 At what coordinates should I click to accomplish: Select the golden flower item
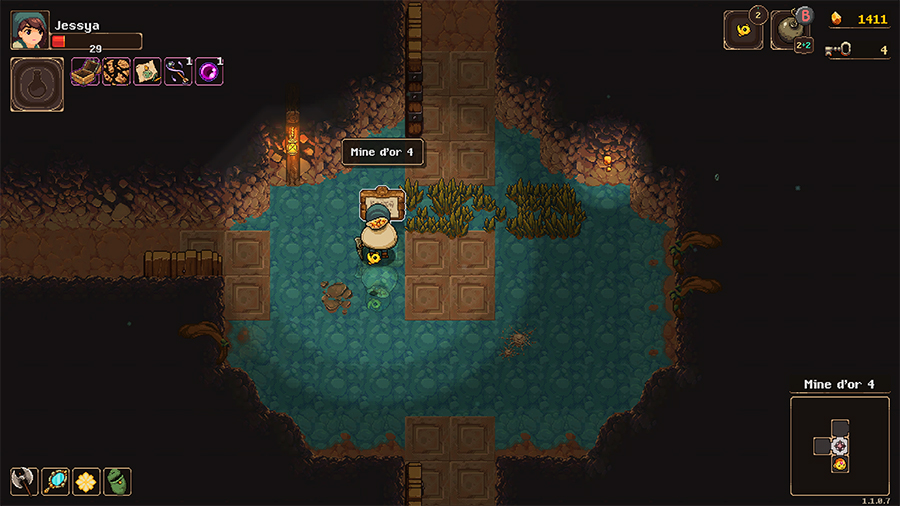[86, 481]
